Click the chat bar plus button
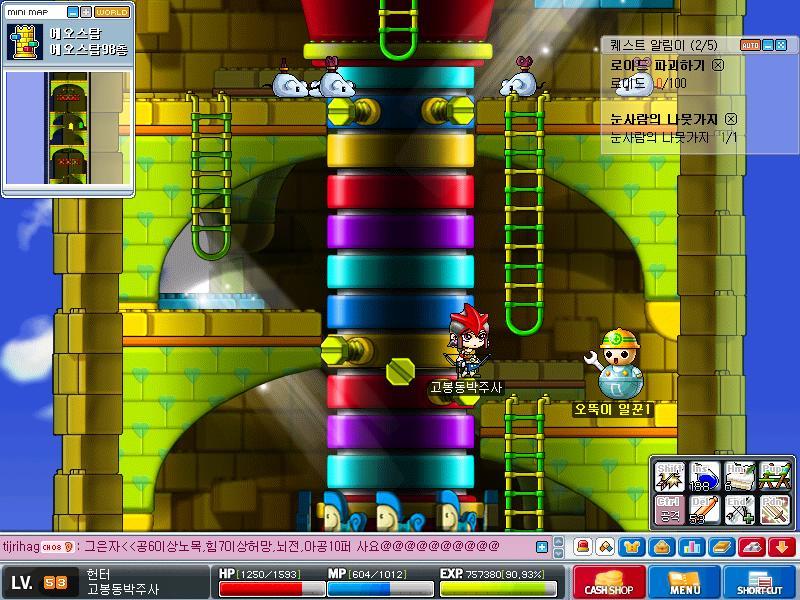 542,547
